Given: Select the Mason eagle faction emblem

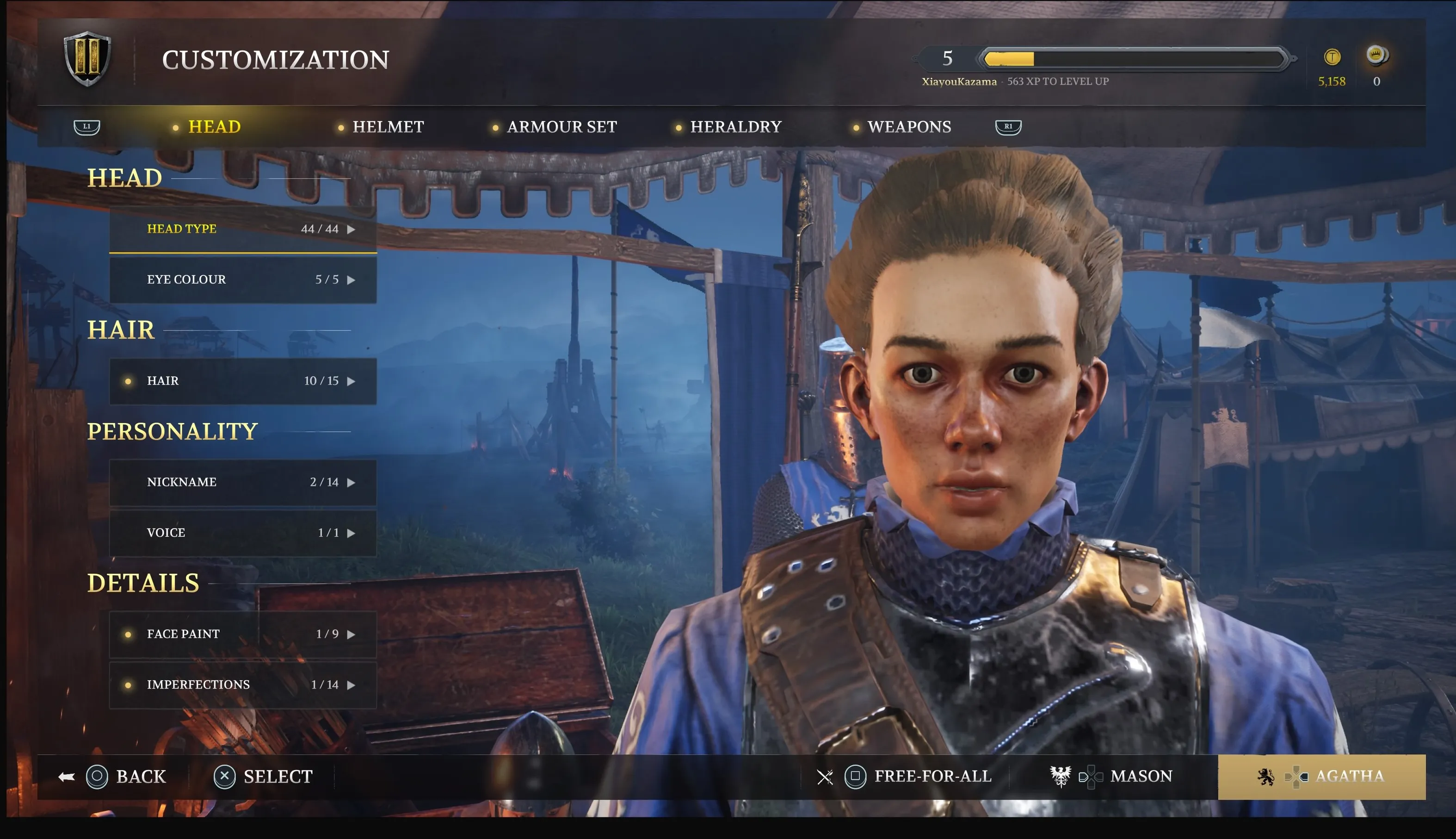Looking at the screenshot, I should 1061,775.
